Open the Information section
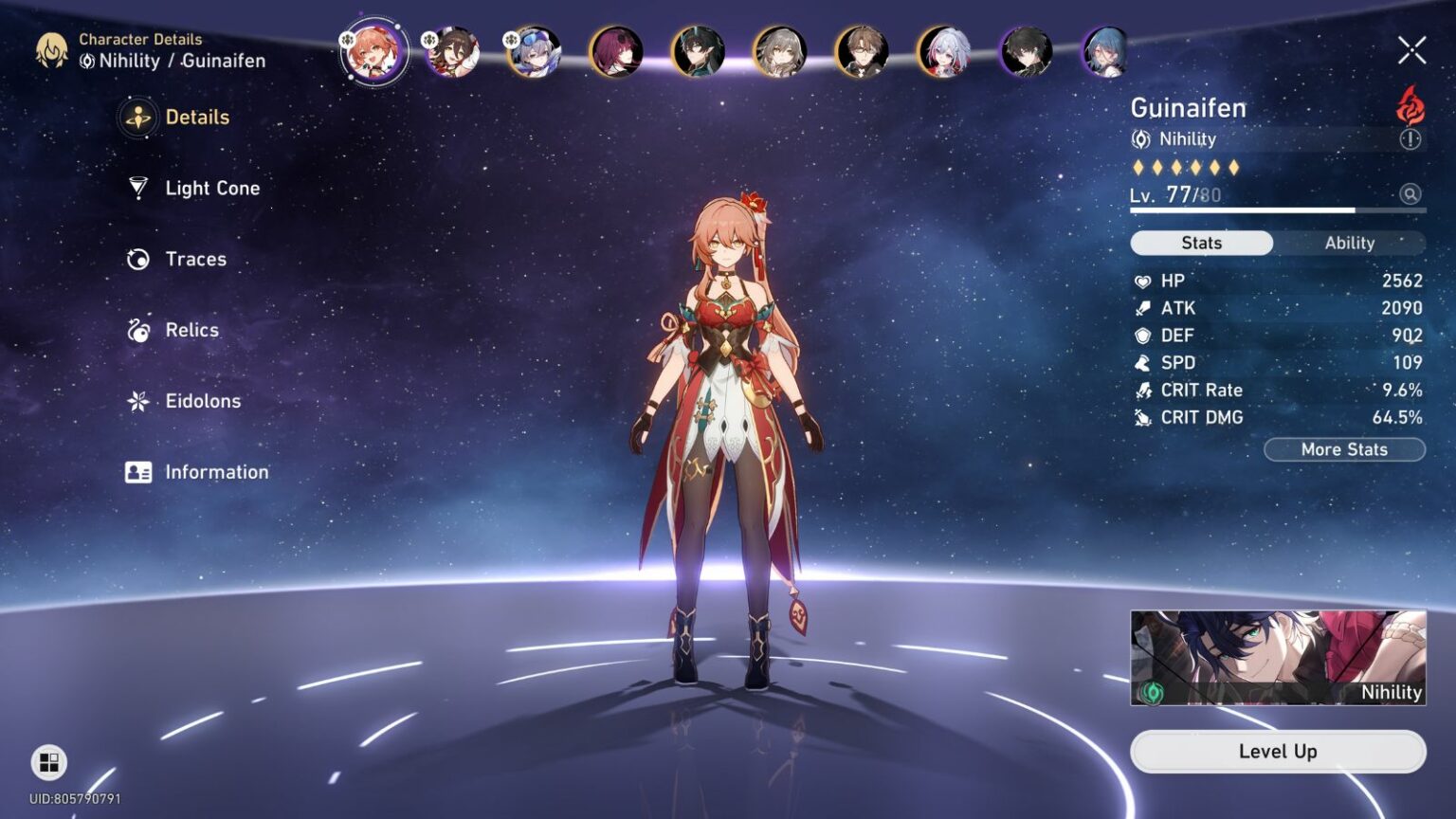Screen dimensions: 1456x819 (217, 472)
